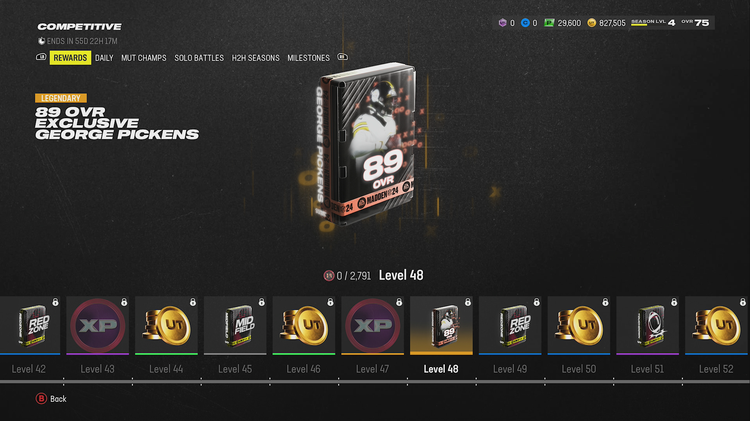Image resolution: width=750 pixels, height=421 pixels.
Task: Pick the Level 45 Midfield pack reward
Action: pyautogui.click(x=235, y=325)
